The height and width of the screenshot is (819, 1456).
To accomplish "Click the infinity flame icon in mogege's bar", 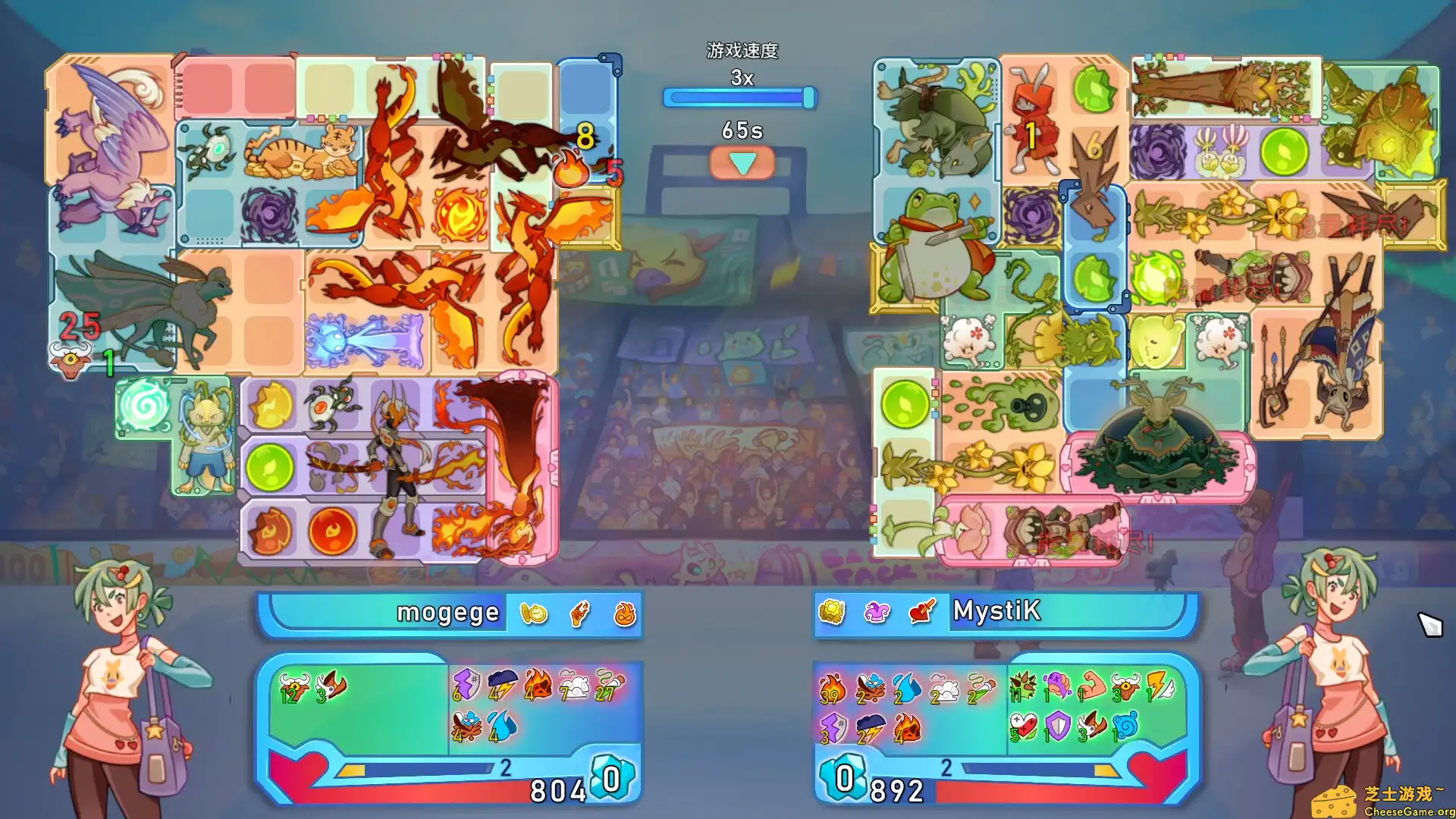I will point(624,614).
